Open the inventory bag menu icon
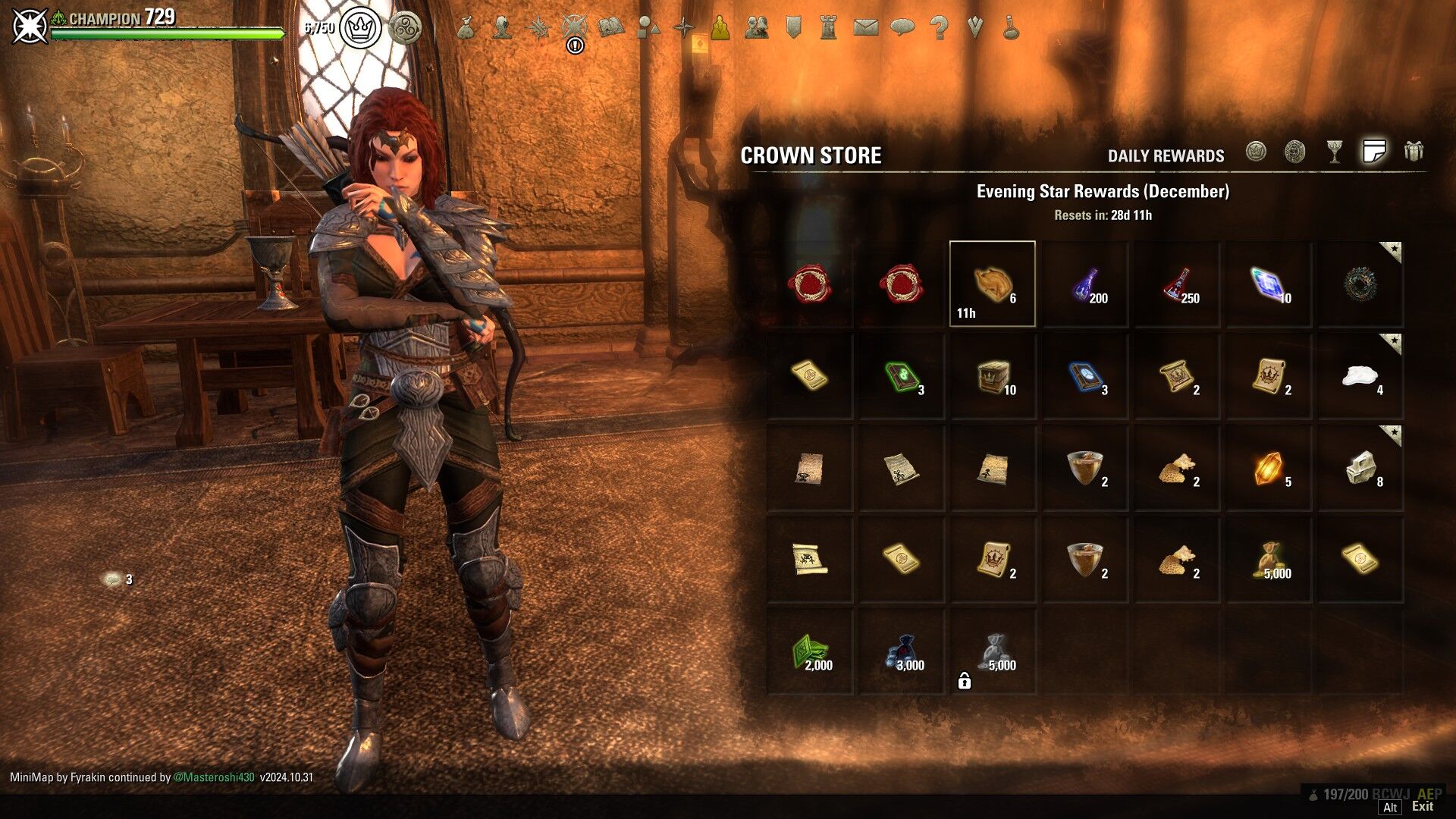The height and width of the screenshot is (819, 1456). [x=466, y=28]
